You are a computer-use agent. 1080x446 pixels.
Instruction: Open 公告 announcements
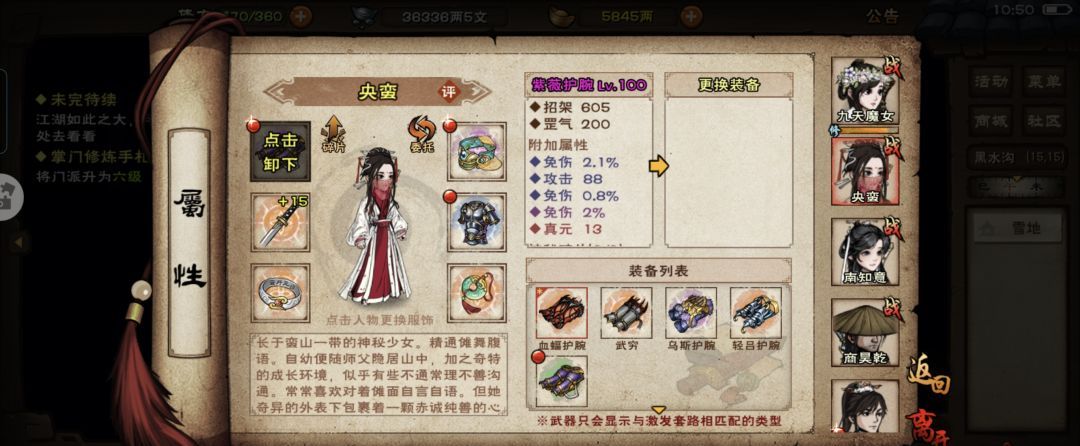coord(882,16)
